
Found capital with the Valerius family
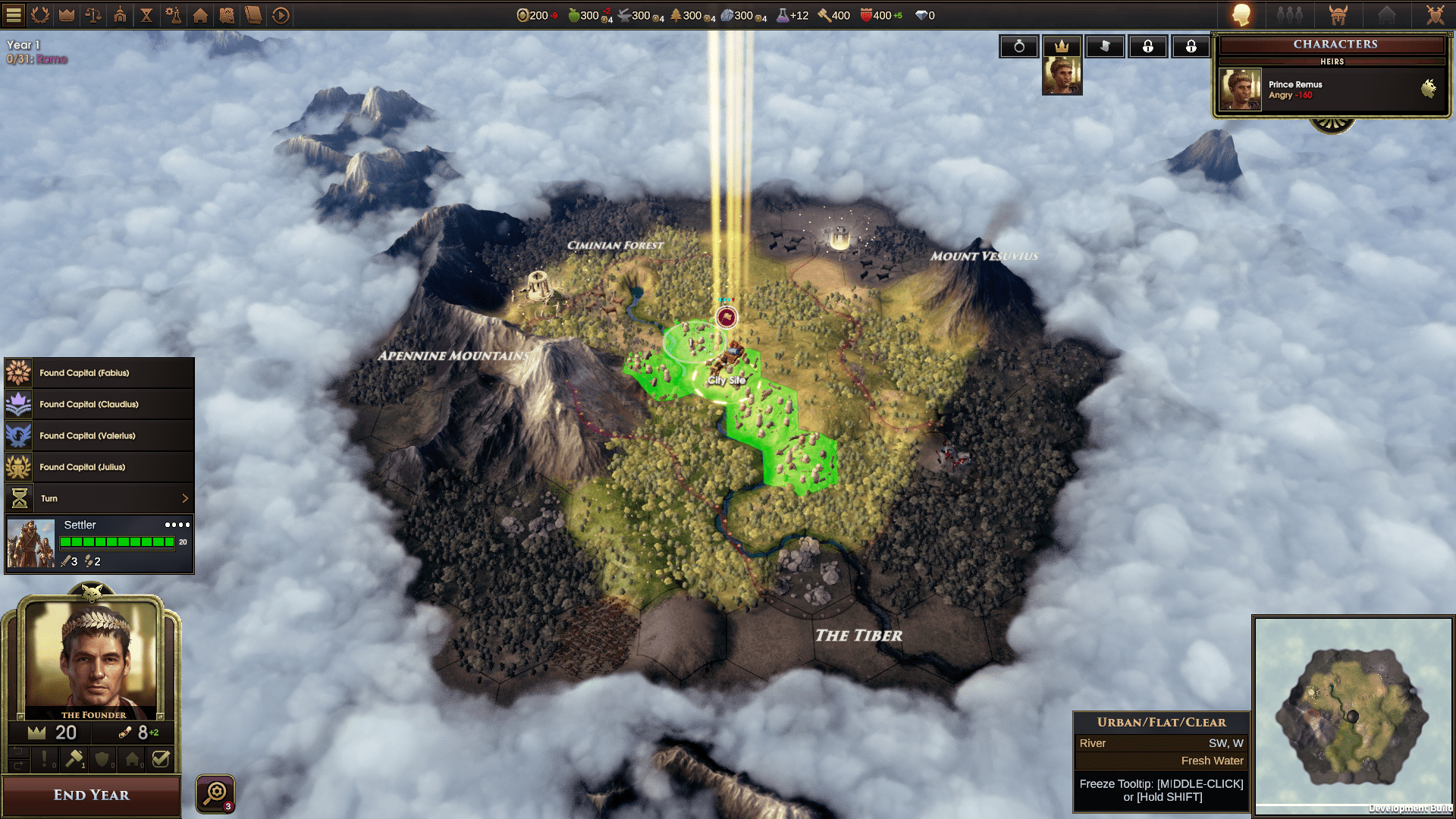coord(99,436)
